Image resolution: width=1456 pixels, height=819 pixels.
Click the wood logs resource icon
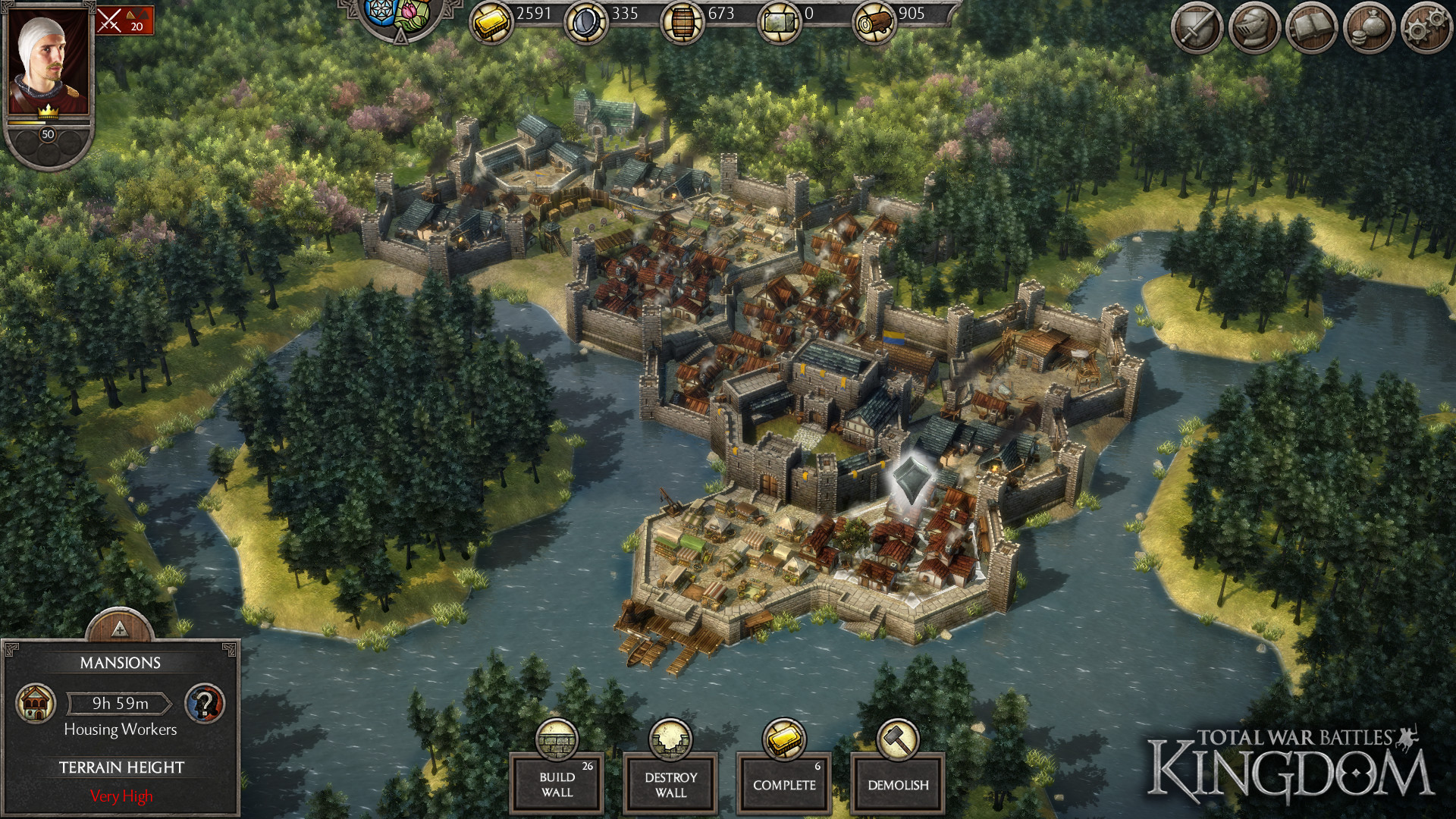874,23
